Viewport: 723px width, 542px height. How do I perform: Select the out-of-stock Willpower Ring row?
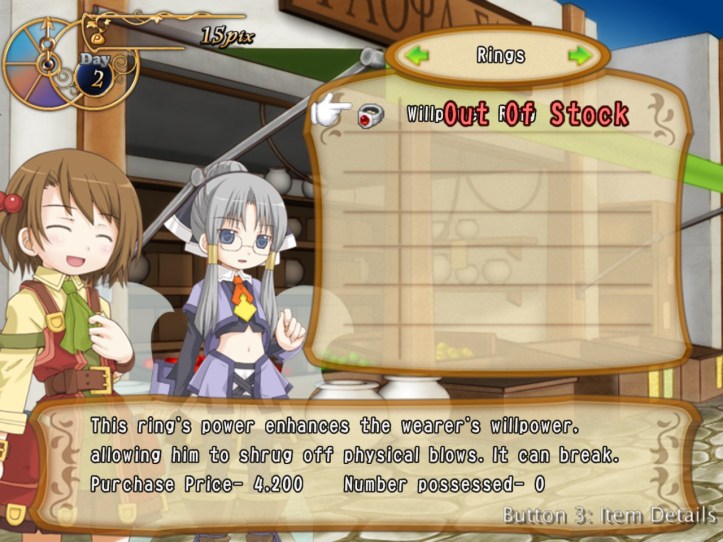coord(500,114)
